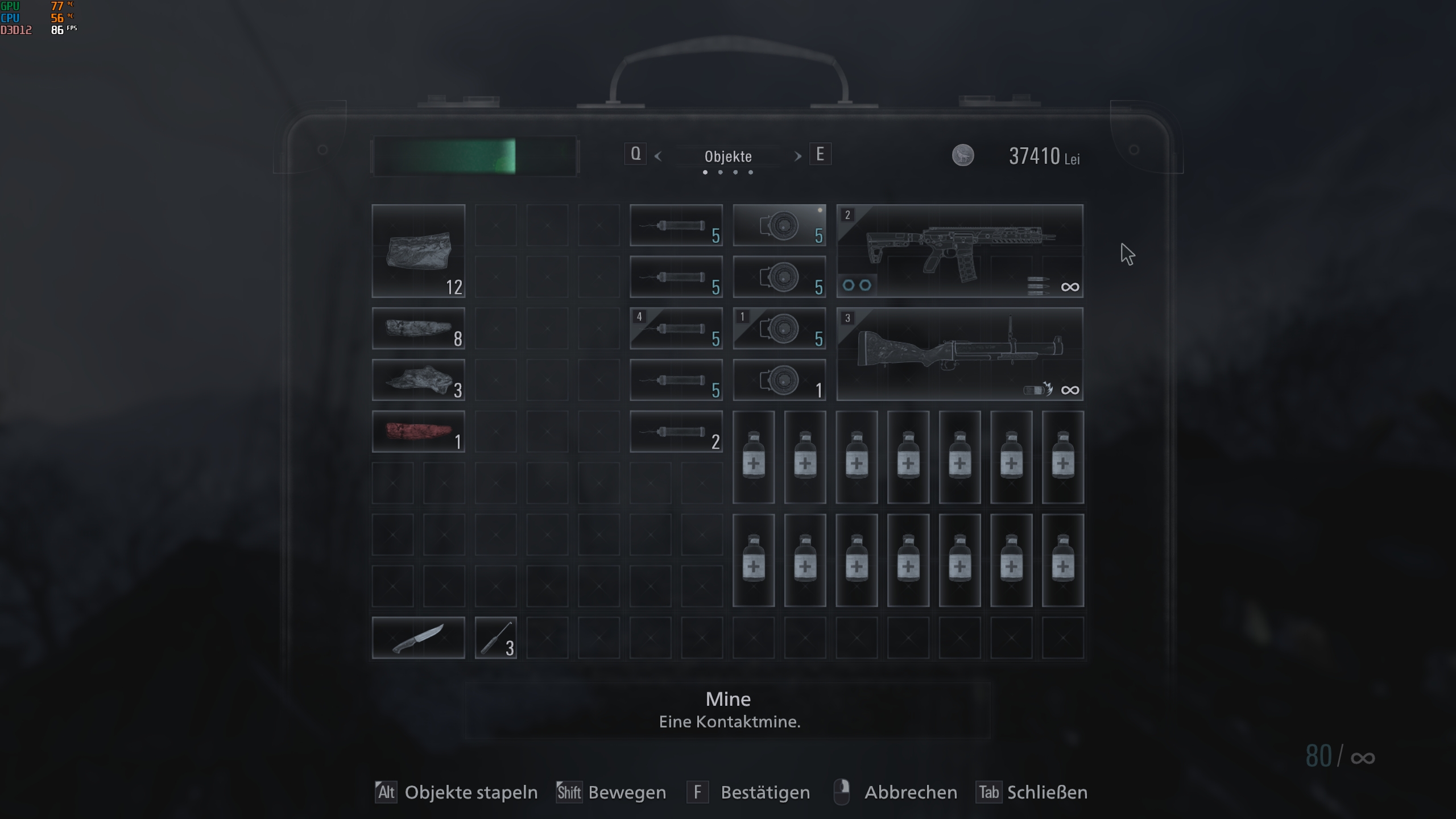Choose the red meat item

[418, 431]
